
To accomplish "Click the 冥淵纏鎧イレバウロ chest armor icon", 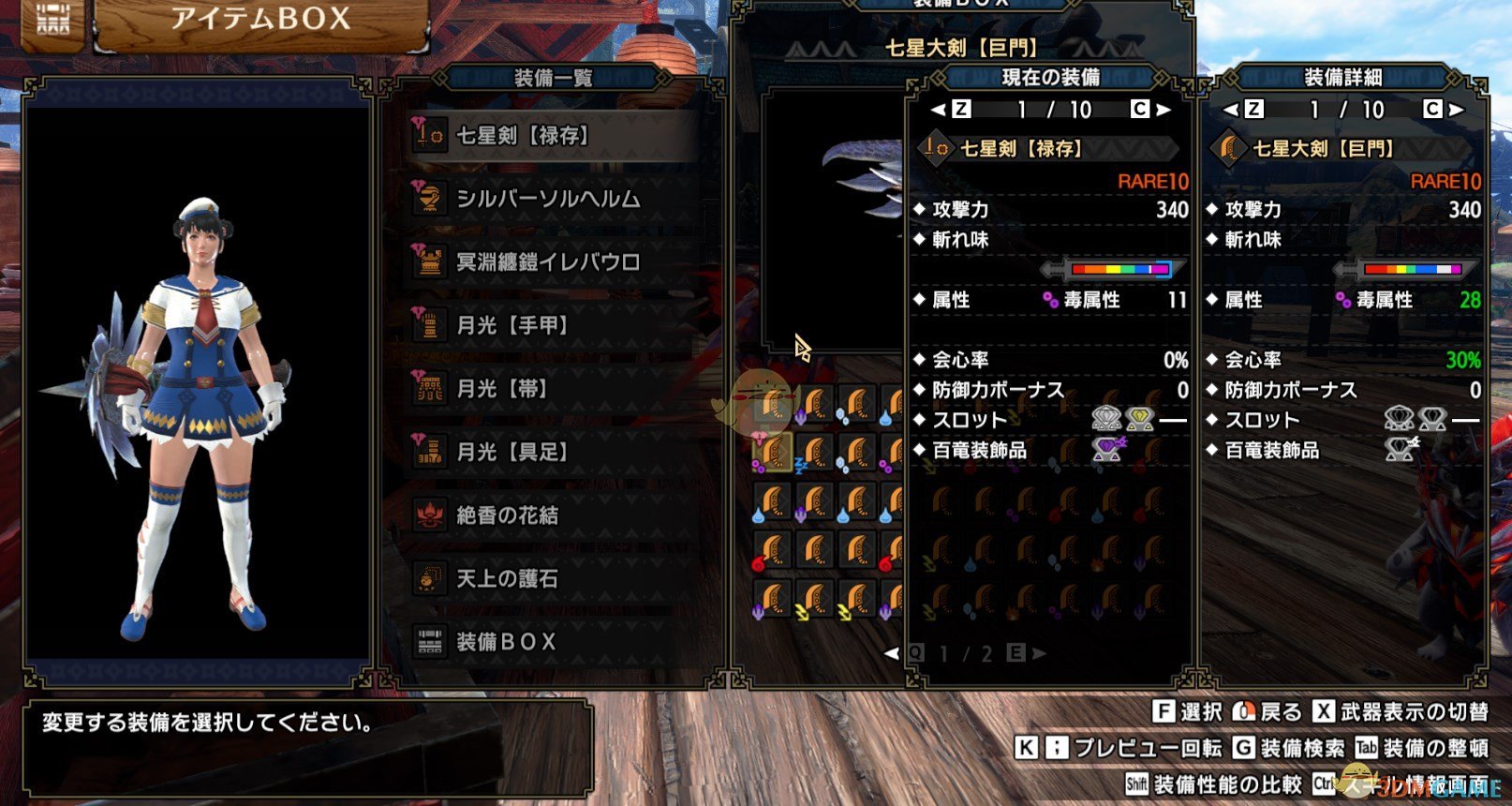I will [x=430, y=262].
